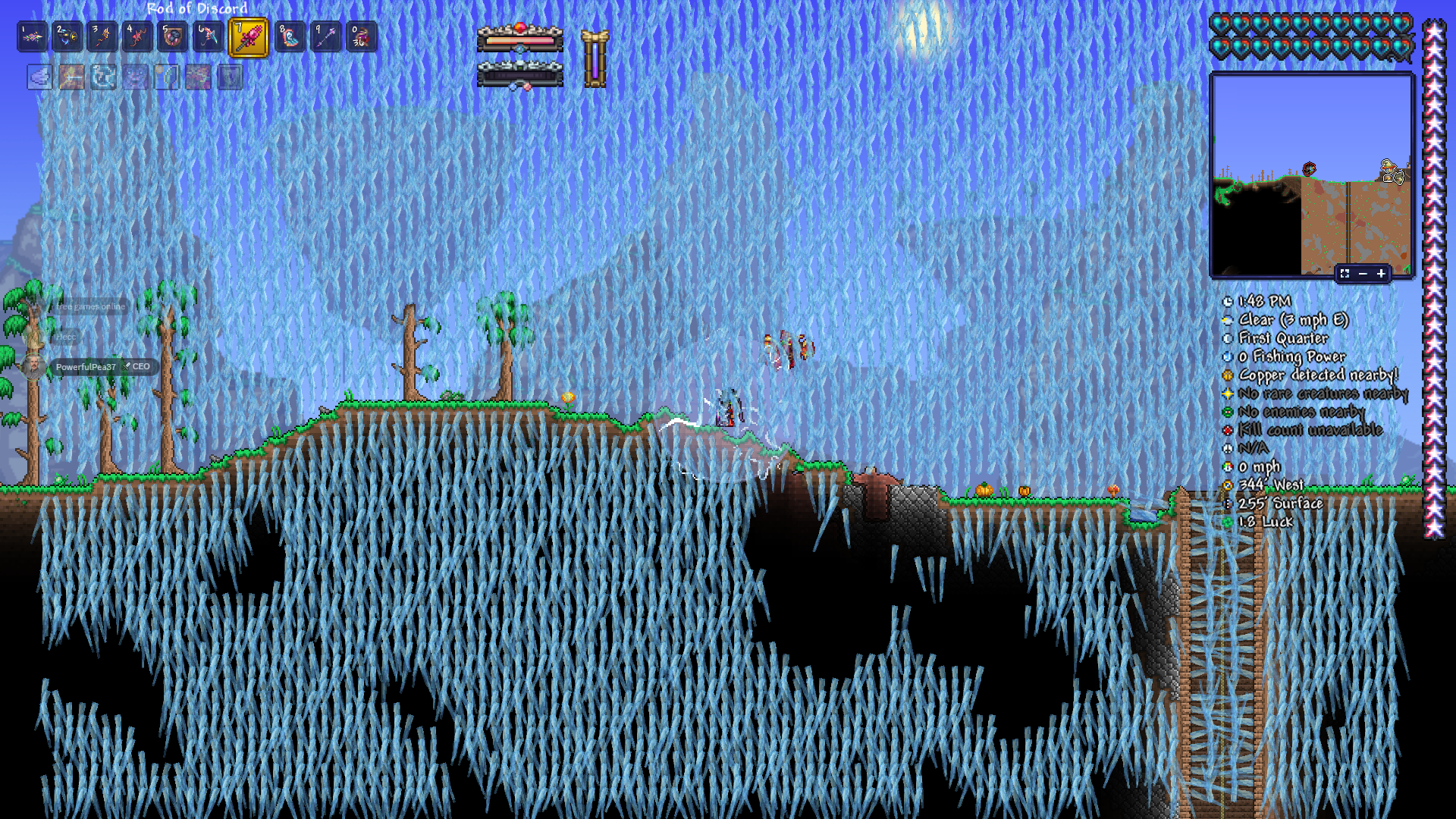Image resolution: width=1456 pixels, height=819 pixels.
Task: Click the Copper detected nearby info line
Action: click(x=1317, y=375)
